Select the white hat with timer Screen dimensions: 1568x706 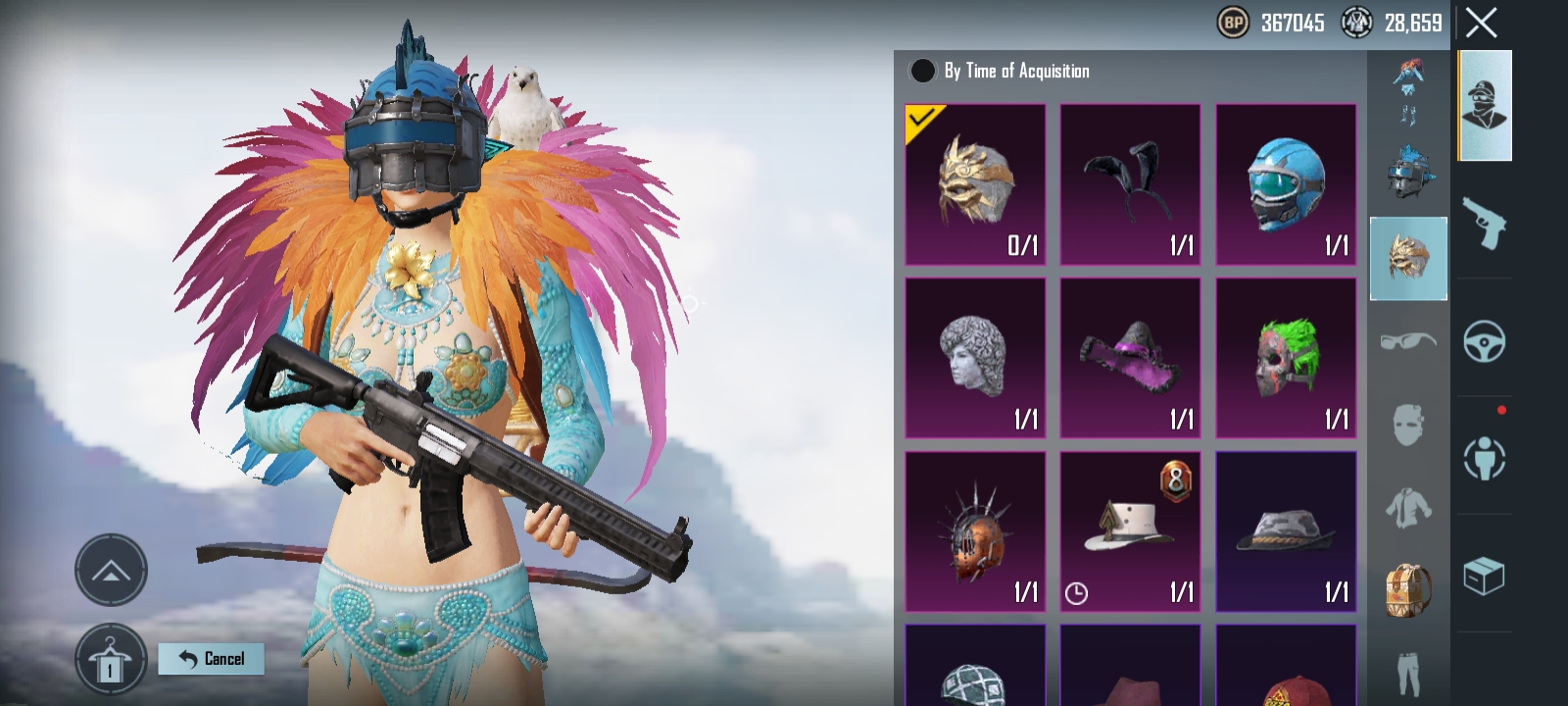click(x=1130, y=531)
